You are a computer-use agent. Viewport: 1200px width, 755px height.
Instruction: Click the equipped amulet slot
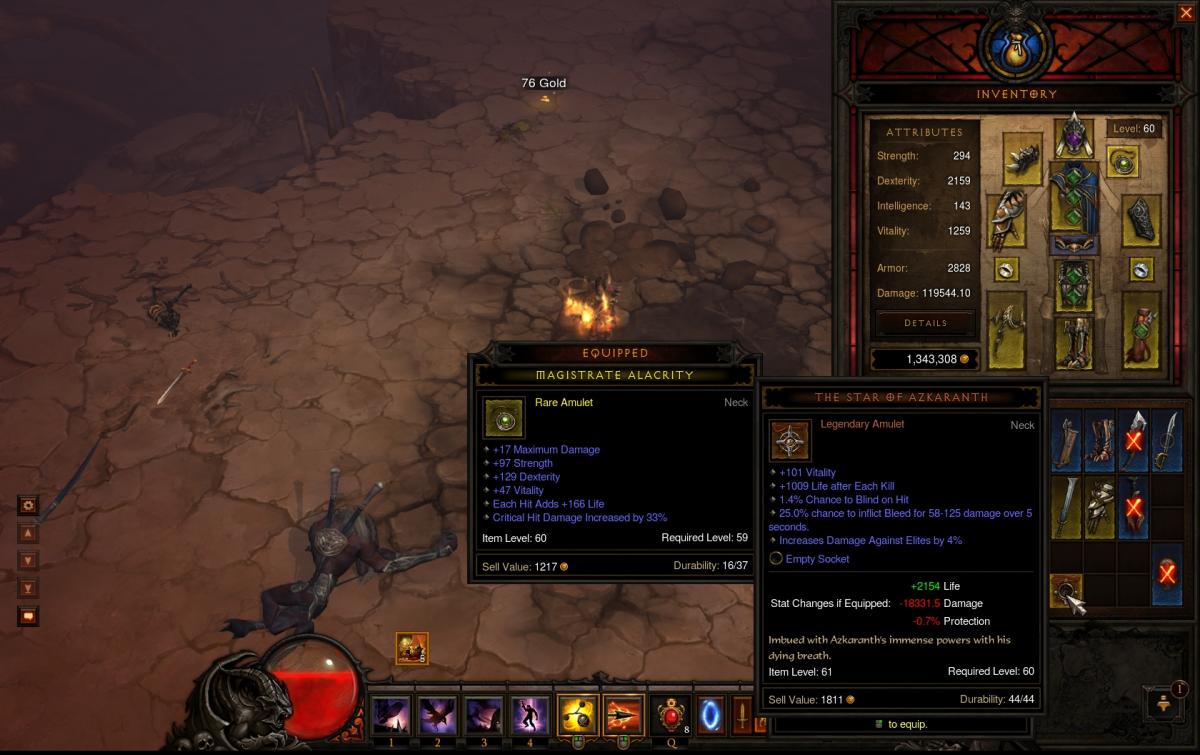point(1124,162)
